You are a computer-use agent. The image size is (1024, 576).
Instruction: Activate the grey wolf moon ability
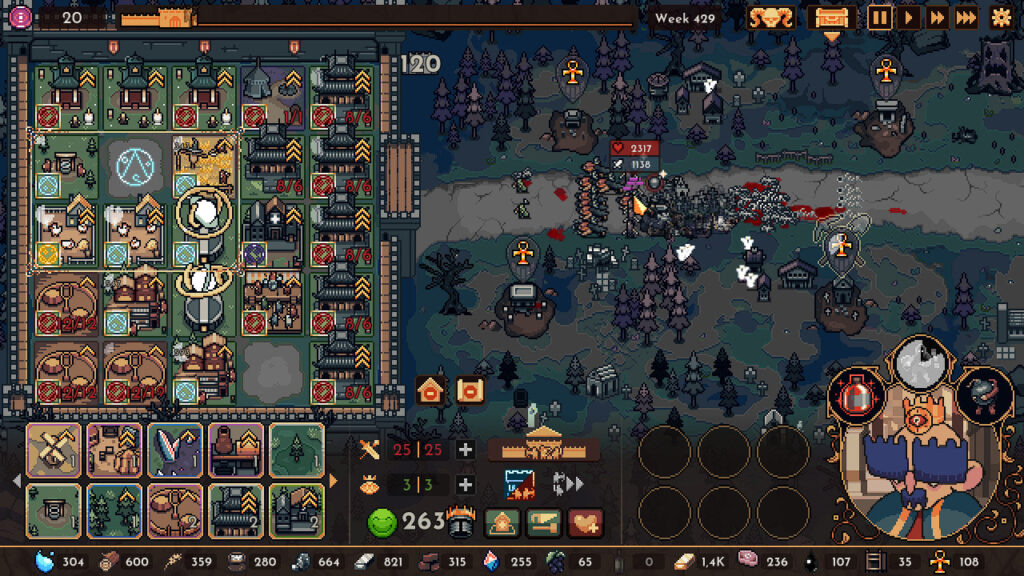(920, 364)
